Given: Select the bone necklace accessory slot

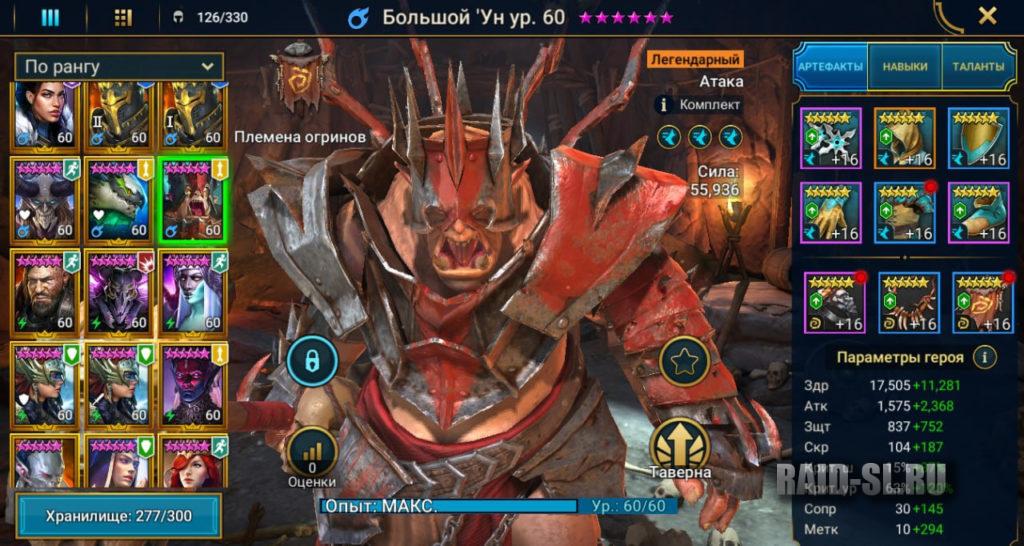Looking at the screenshot, I should [x=908, y=302].
